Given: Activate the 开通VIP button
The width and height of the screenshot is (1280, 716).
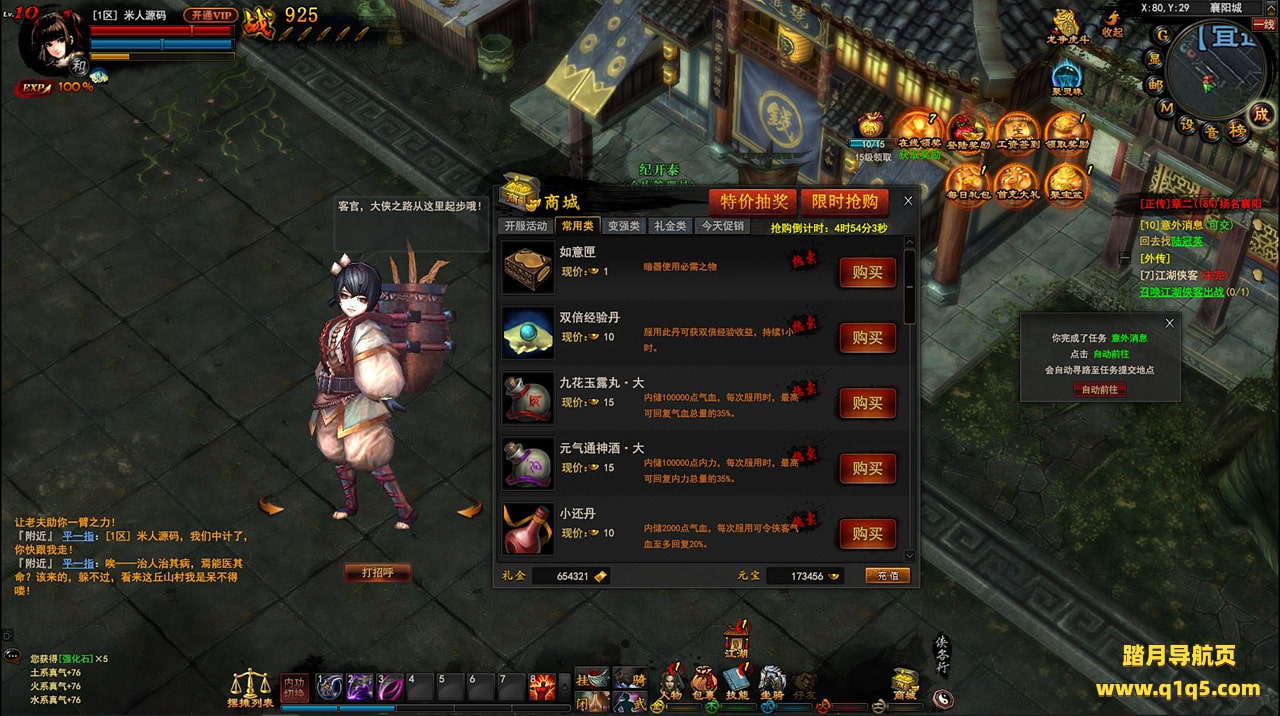Looking at the screenshot, I should click(x=210, y=15).
